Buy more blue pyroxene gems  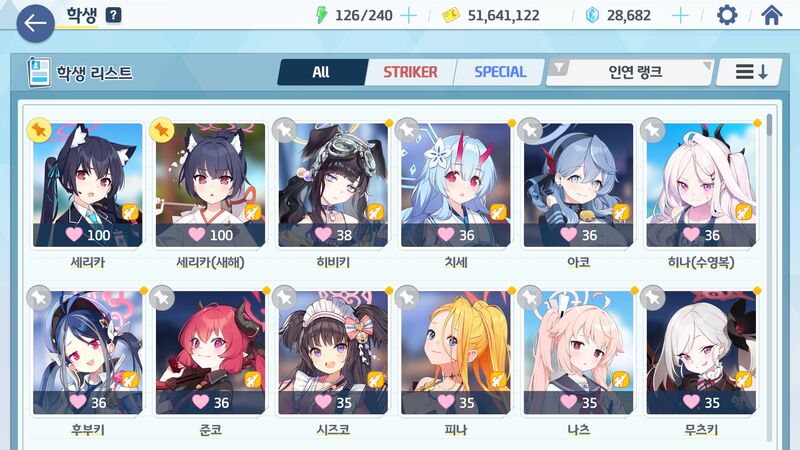coord(680,15)
